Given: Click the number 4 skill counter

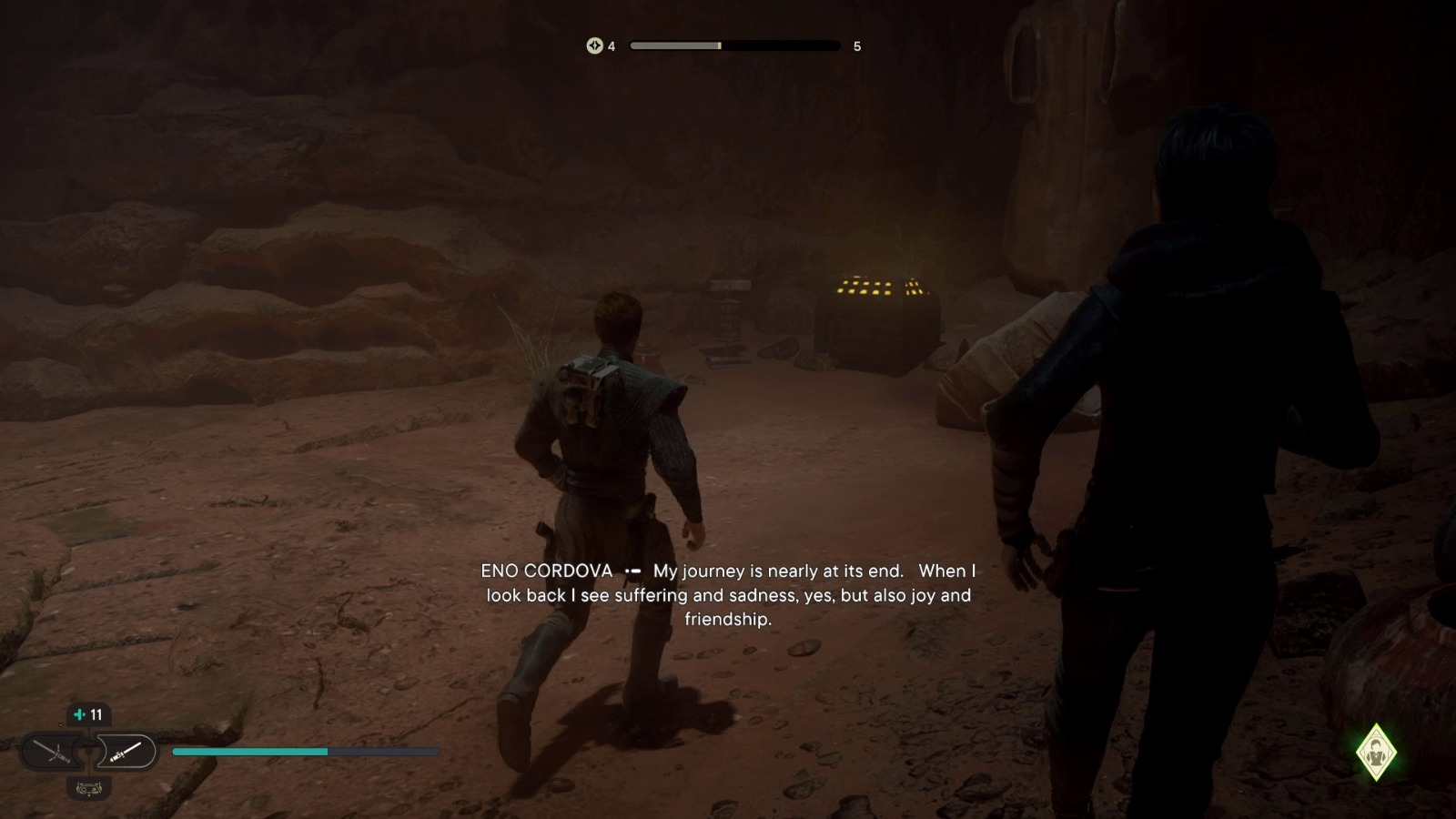Looking at the screenshot, I should coord(612,45).
